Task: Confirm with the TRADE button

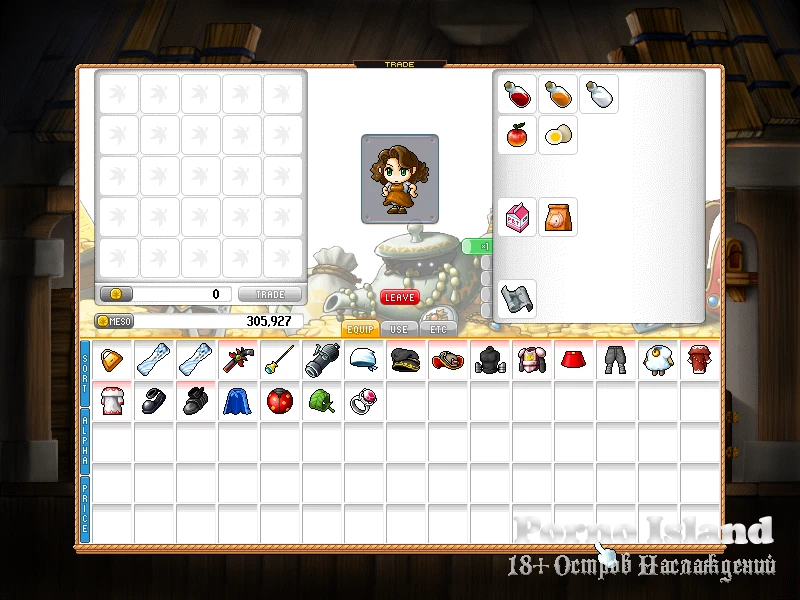Action: click(x=270, y=295)
